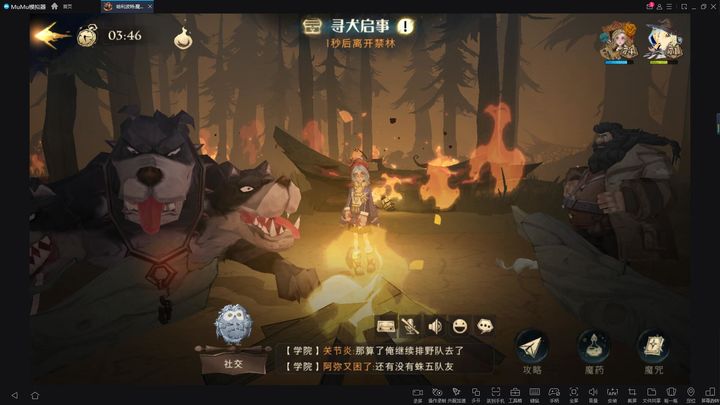
Task: Open the stopwatch icon beside the timer
Action: (x=88, y=36)
